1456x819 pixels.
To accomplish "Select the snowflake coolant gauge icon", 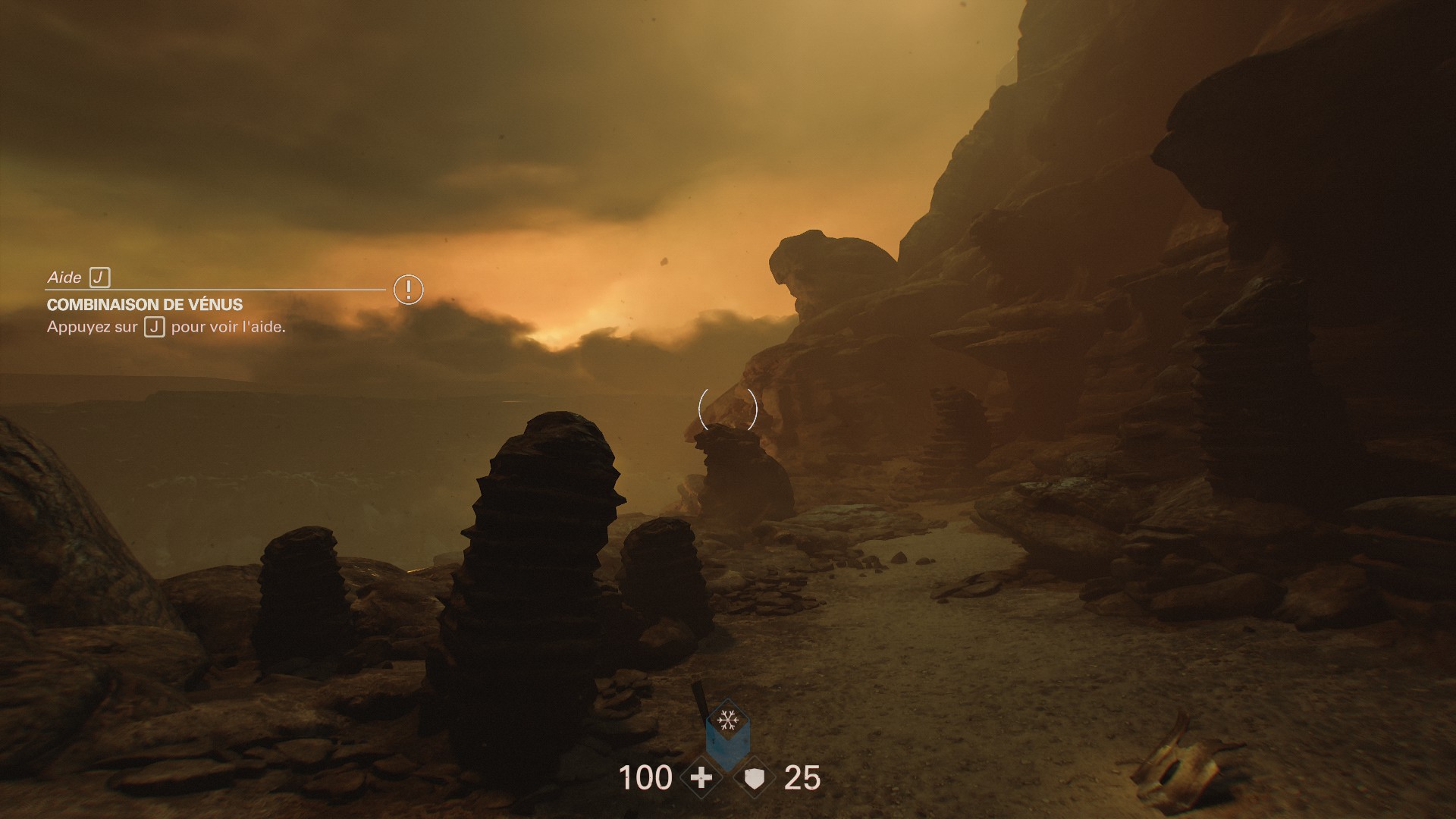I will pos(727,719).
